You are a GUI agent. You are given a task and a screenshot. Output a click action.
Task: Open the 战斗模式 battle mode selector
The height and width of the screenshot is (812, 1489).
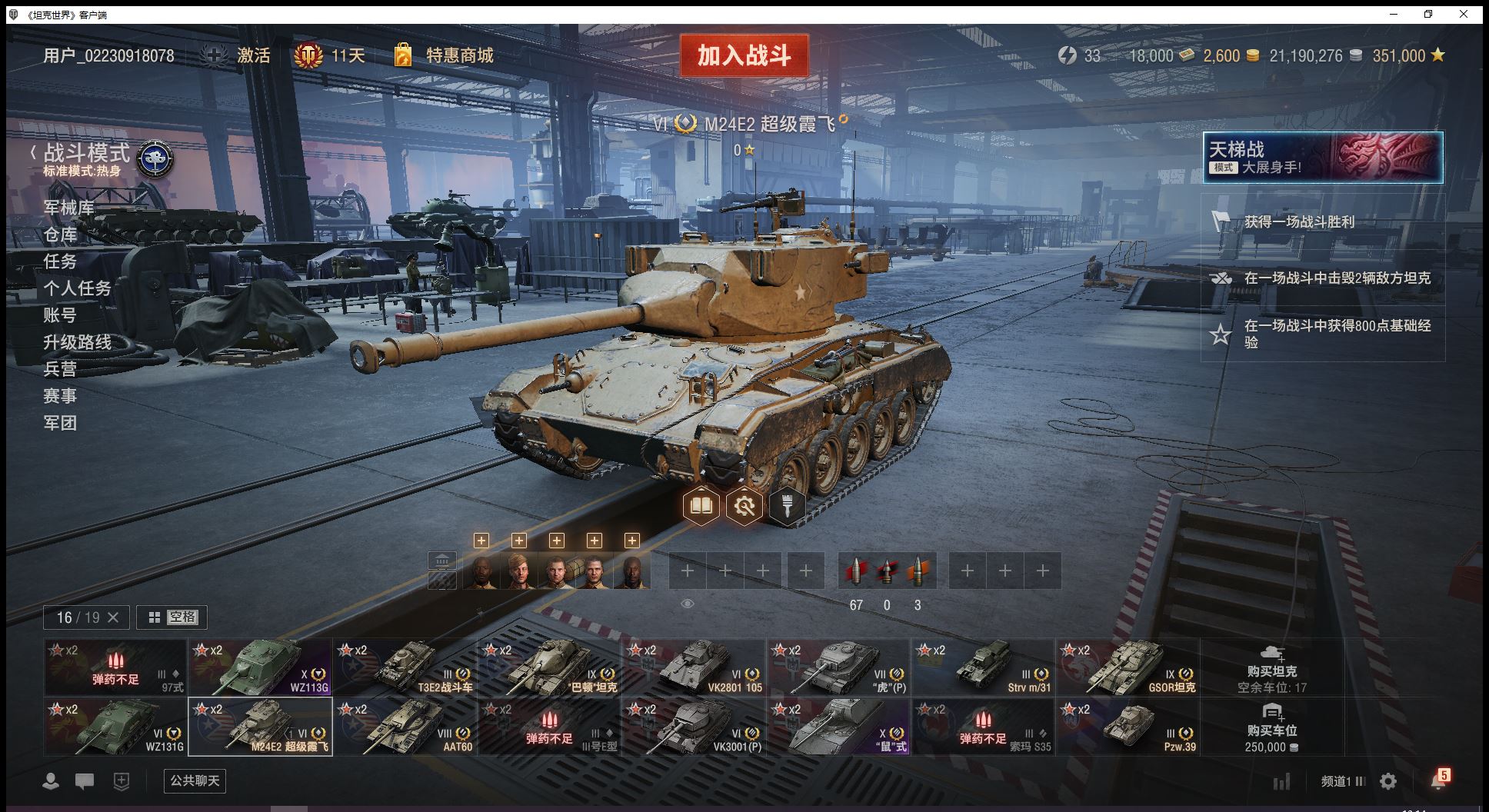86,154
